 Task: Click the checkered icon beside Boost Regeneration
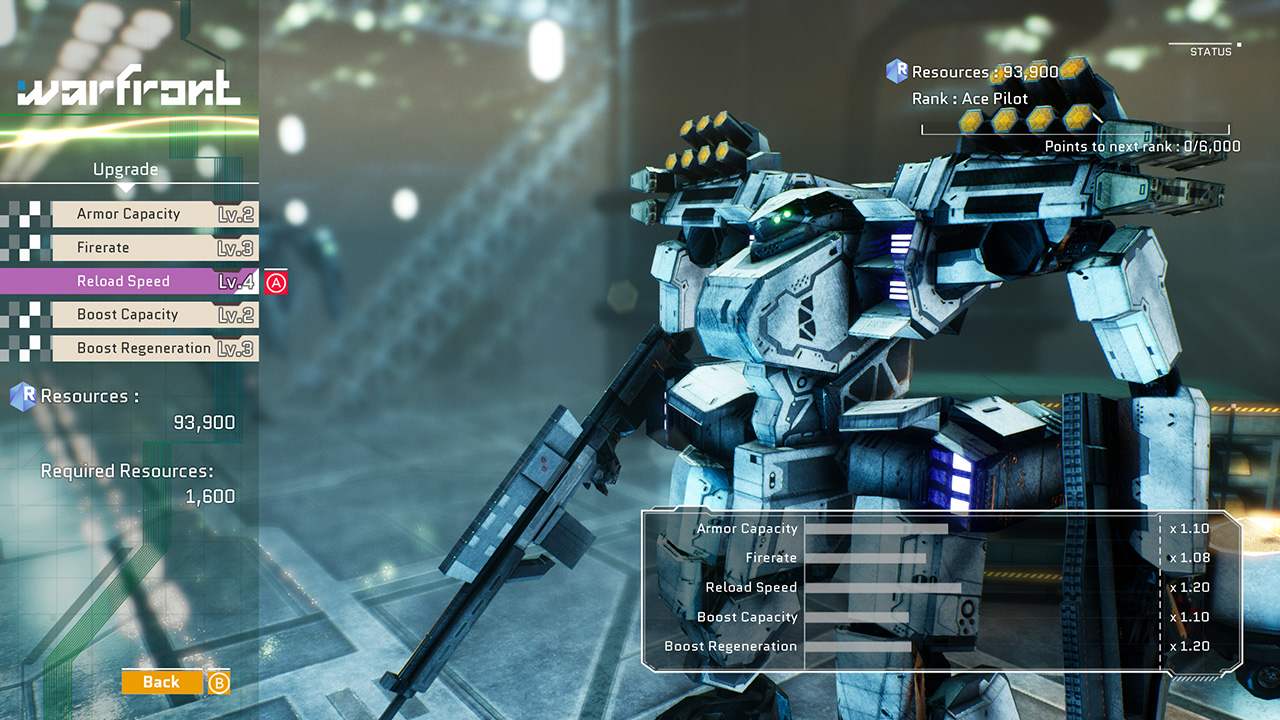[27, 348]
